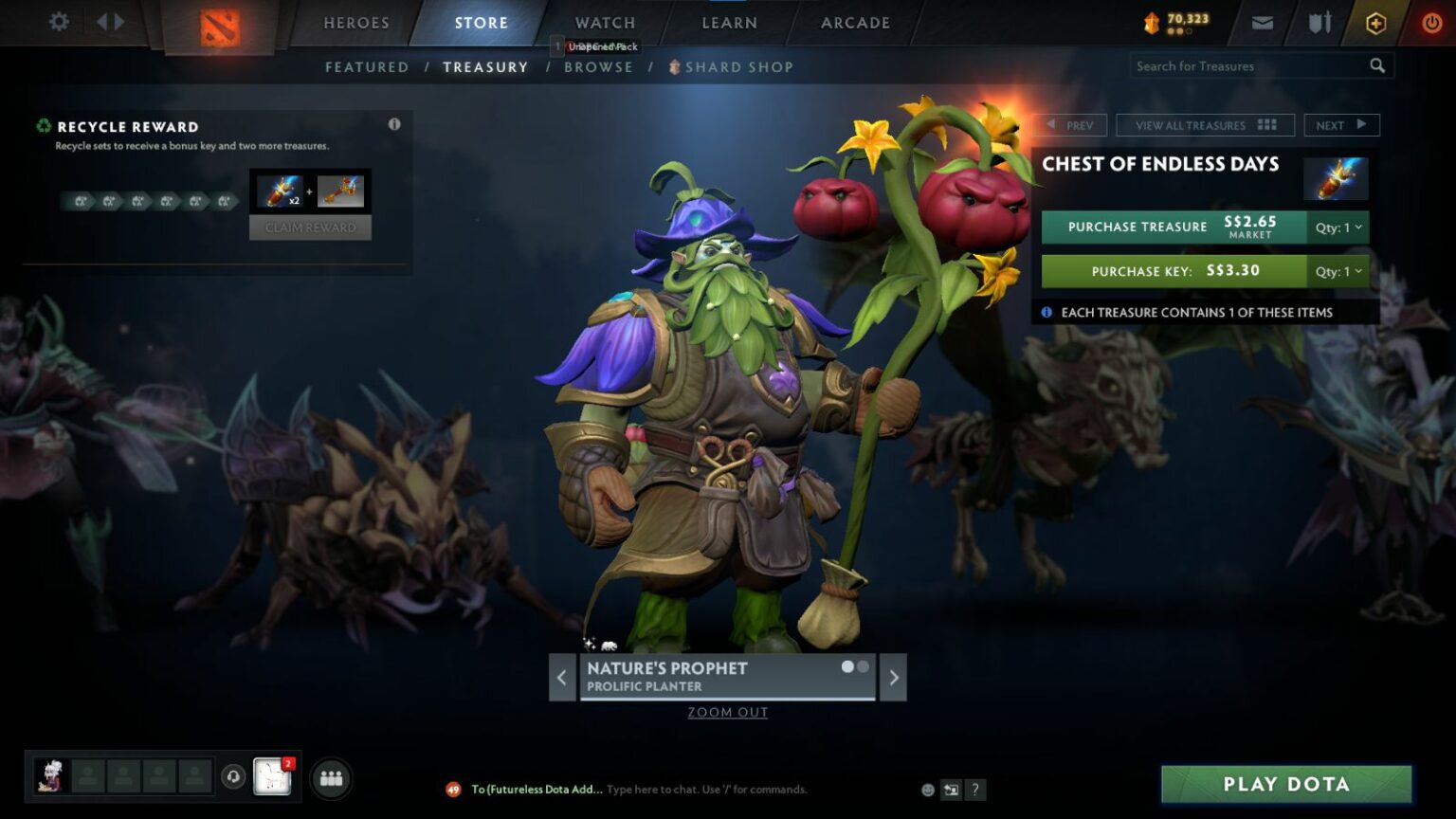Click the Claim Reward button

tap(310, 227)
